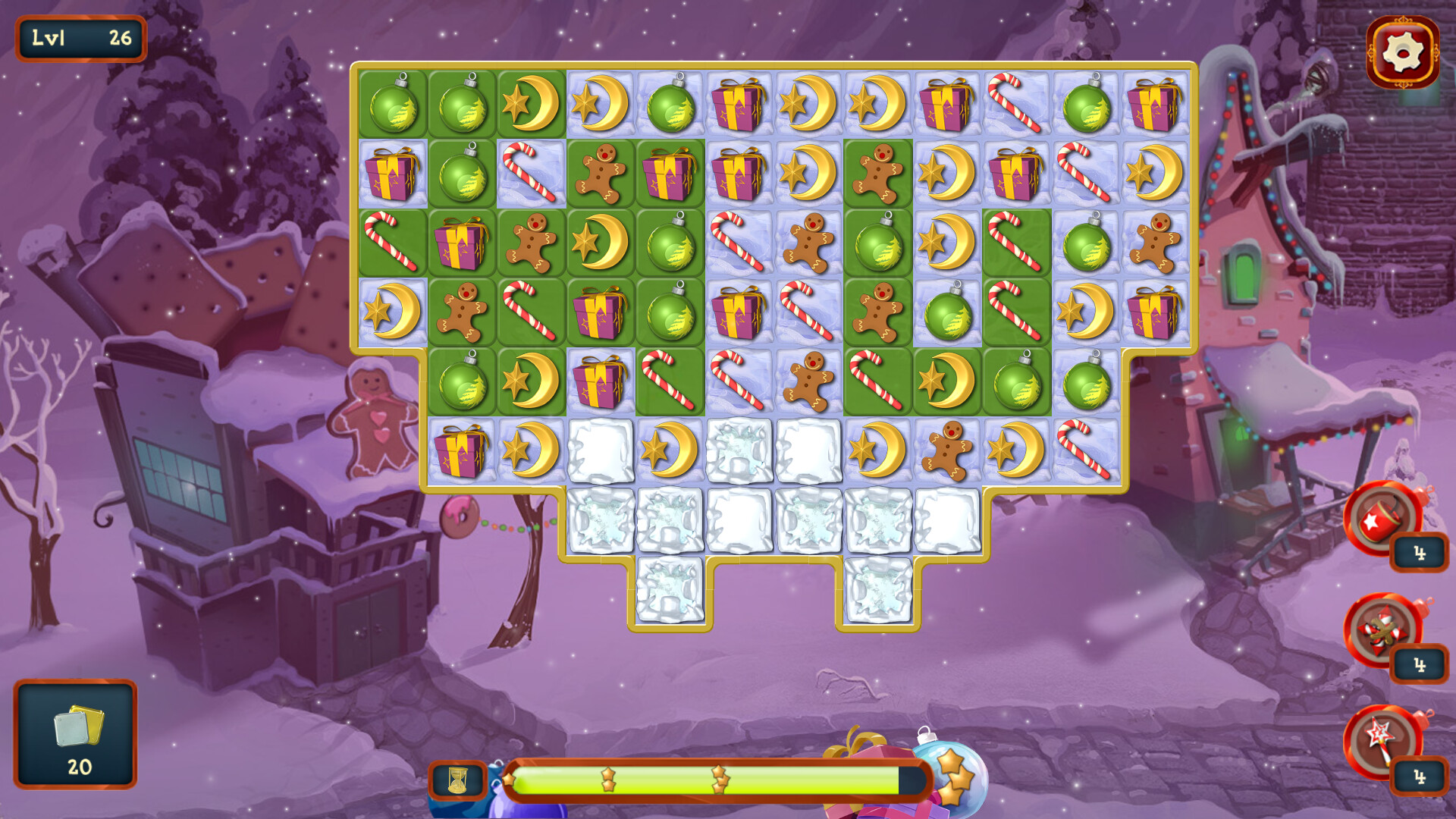Select the gift box tile in top-left area
The height and width of the screenshot is (819, 1456).
click(393, 174)
